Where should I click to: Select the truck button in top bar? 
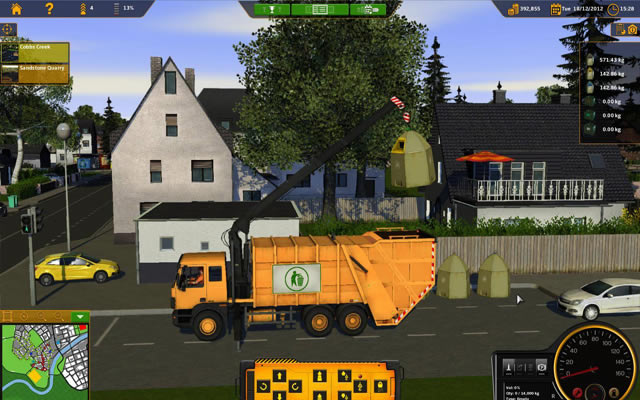pos(371,9)
